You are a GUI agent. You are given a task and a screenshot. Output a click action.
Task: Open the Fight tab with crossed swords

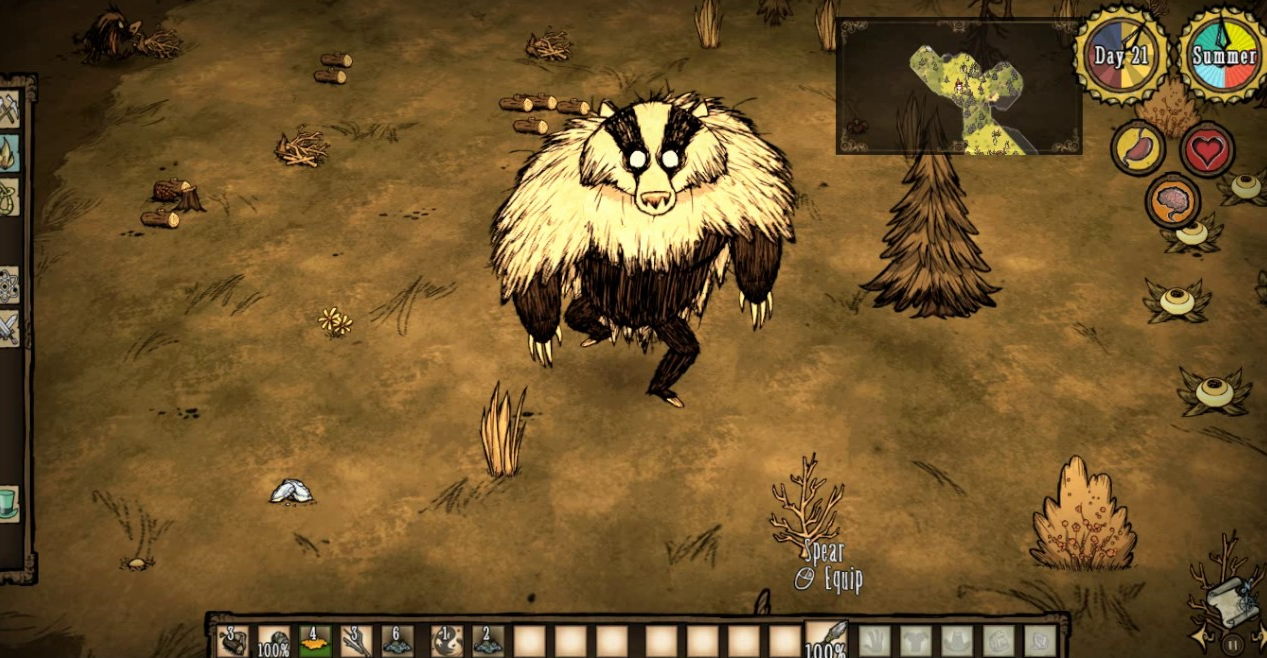9,328
